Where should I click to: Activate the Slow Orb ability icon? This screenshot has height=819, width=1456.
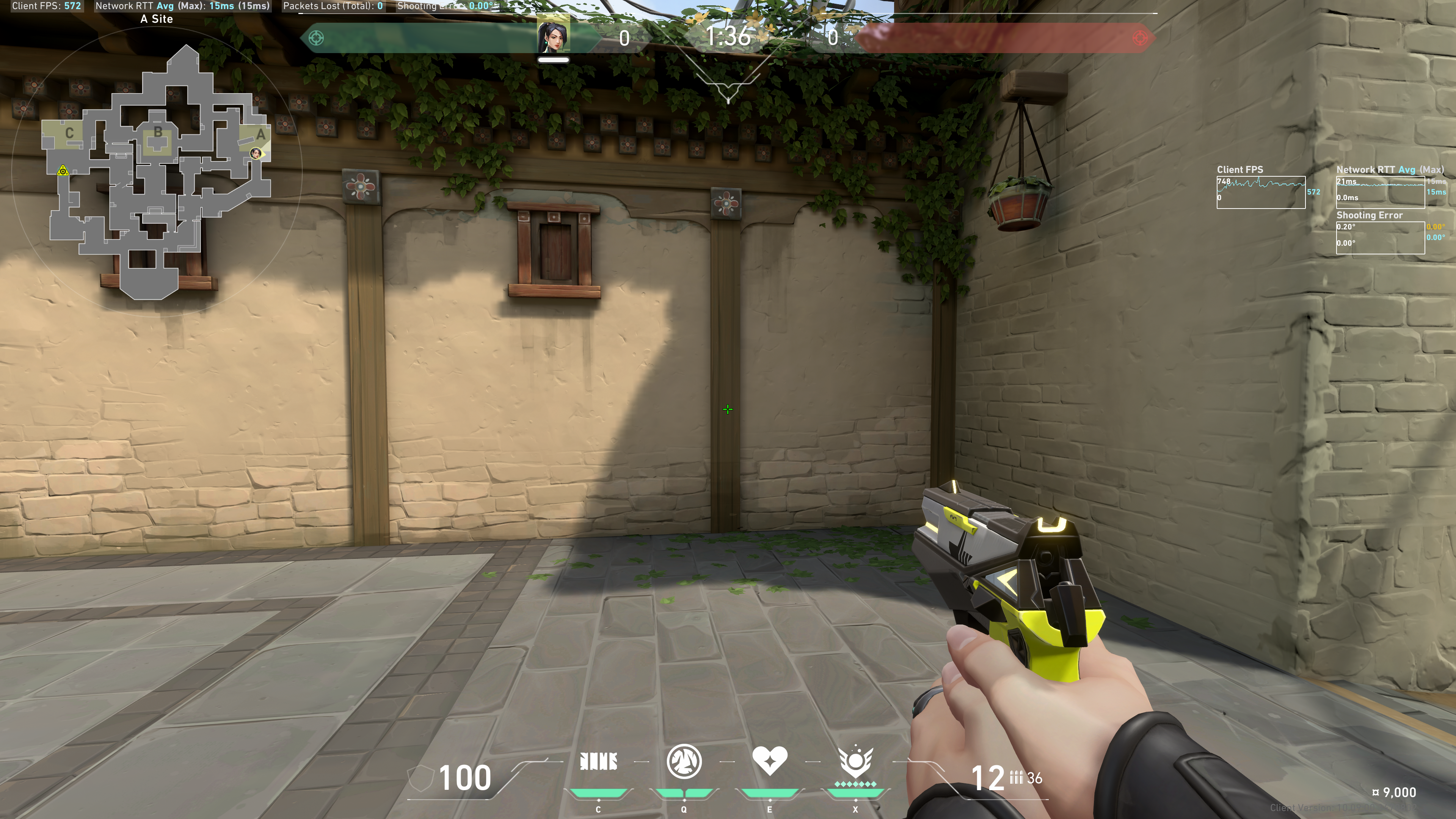pos(684,761)
